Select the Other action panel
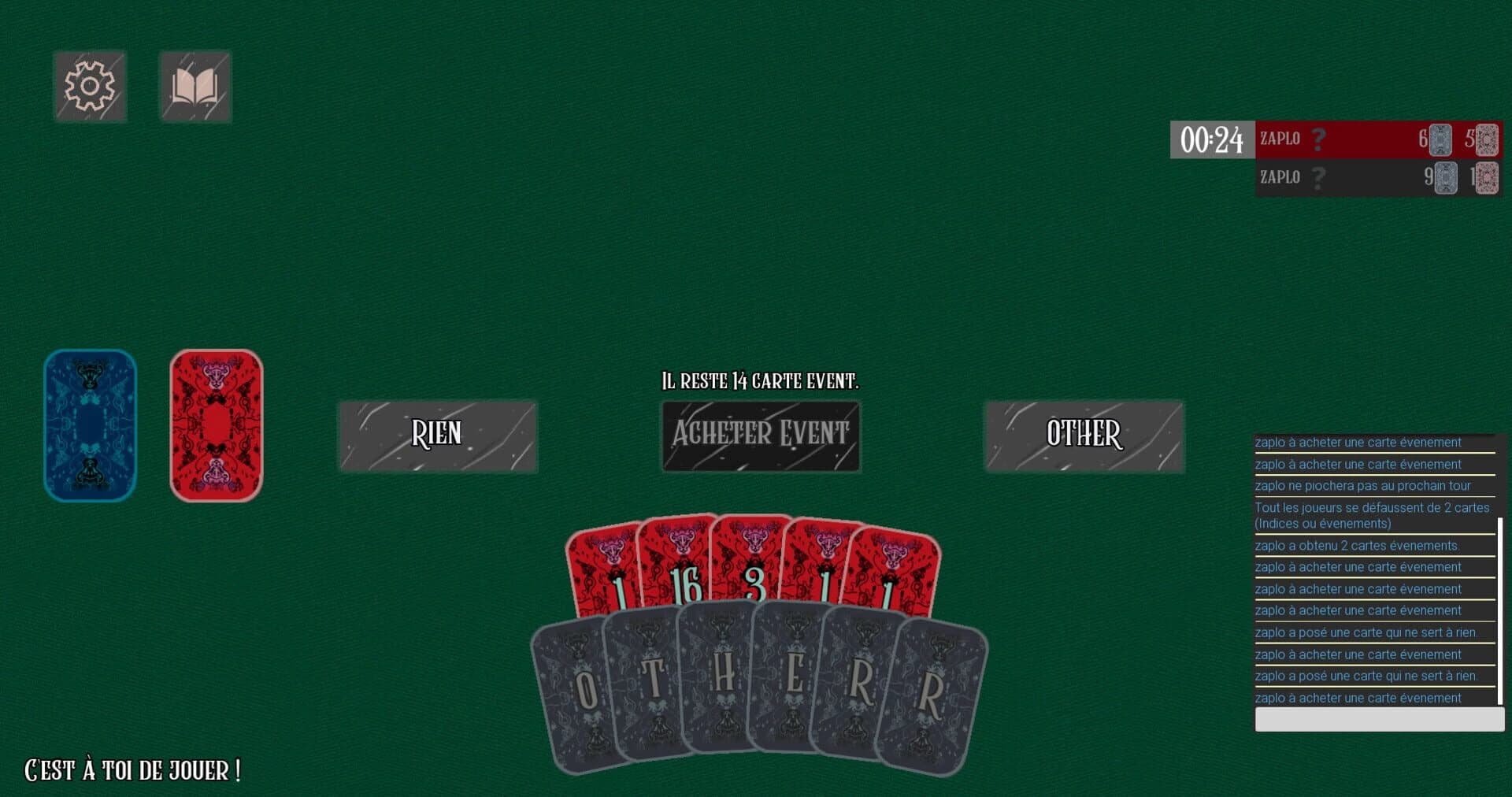1512x797 pixels. point(1084,435)
